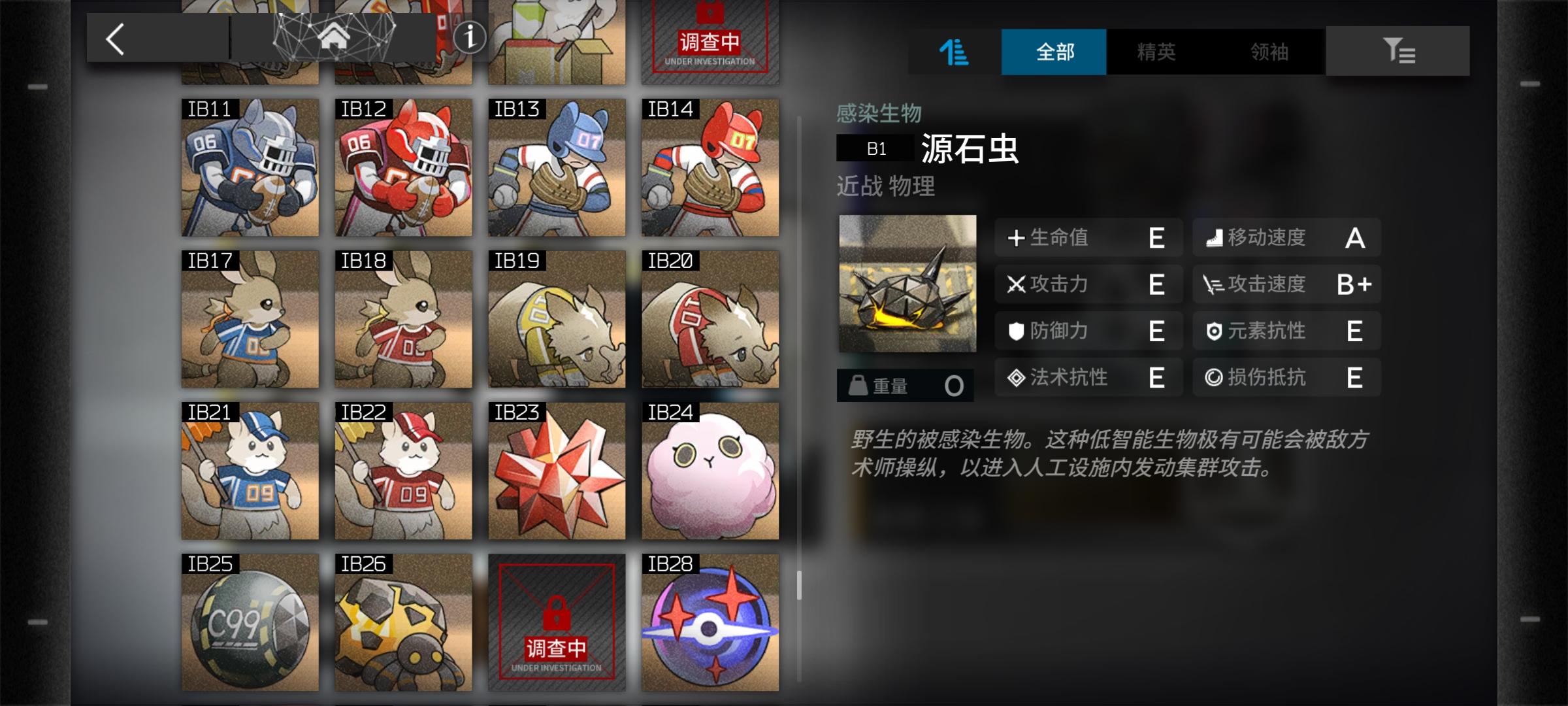
Task: Open the IB23 red star enemy entry
Action: point(557,471)
